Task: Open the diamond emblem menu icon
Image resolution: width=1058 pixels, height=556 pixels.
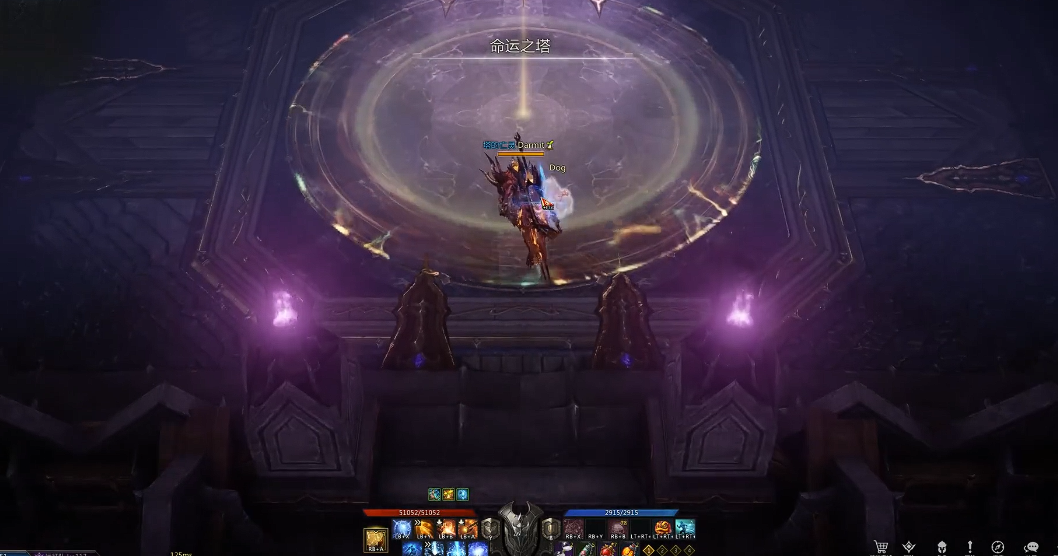Action: pyautogui.click(x=909, y=547)
